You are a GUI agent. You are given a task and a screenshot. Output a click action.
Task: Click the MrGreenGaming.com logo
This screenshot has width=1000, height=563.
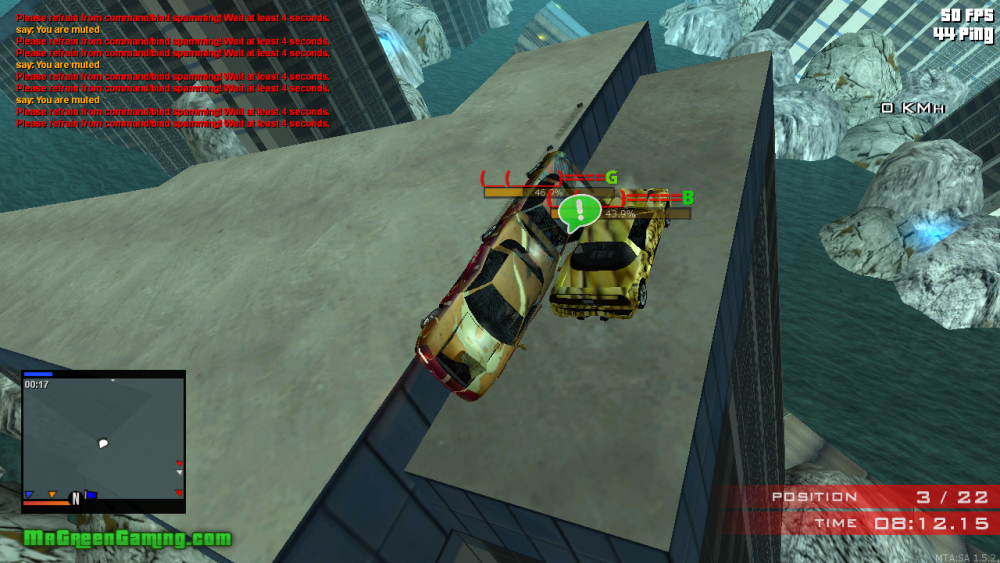point(127,539)
